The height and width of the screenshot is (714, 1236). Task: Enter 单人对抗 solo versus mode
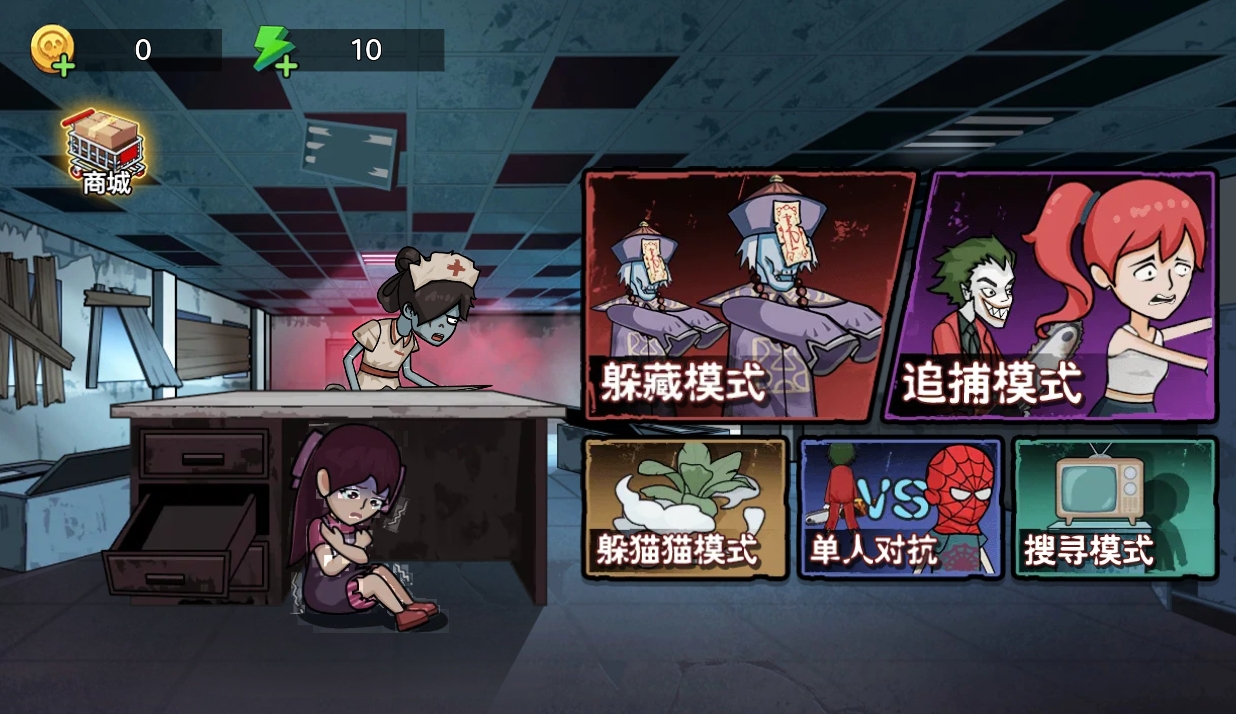(x=900, y=508)
